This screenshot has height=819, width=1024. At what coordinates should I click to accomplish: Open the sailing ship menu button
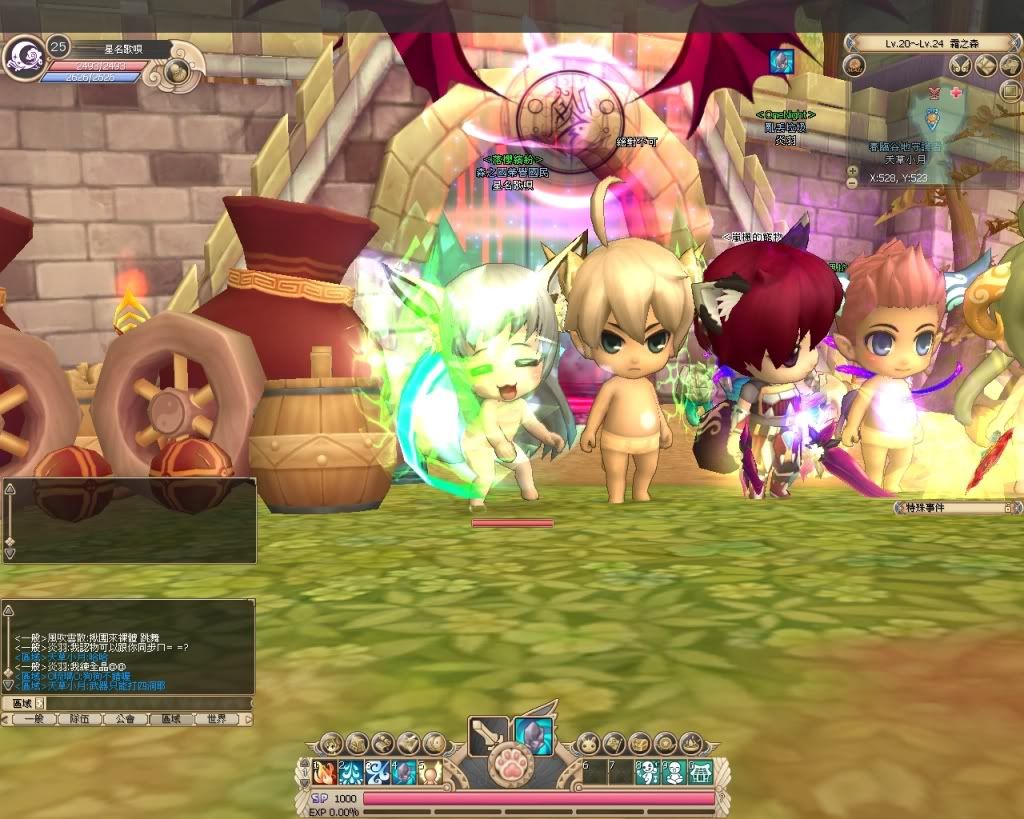coord(691,743)
